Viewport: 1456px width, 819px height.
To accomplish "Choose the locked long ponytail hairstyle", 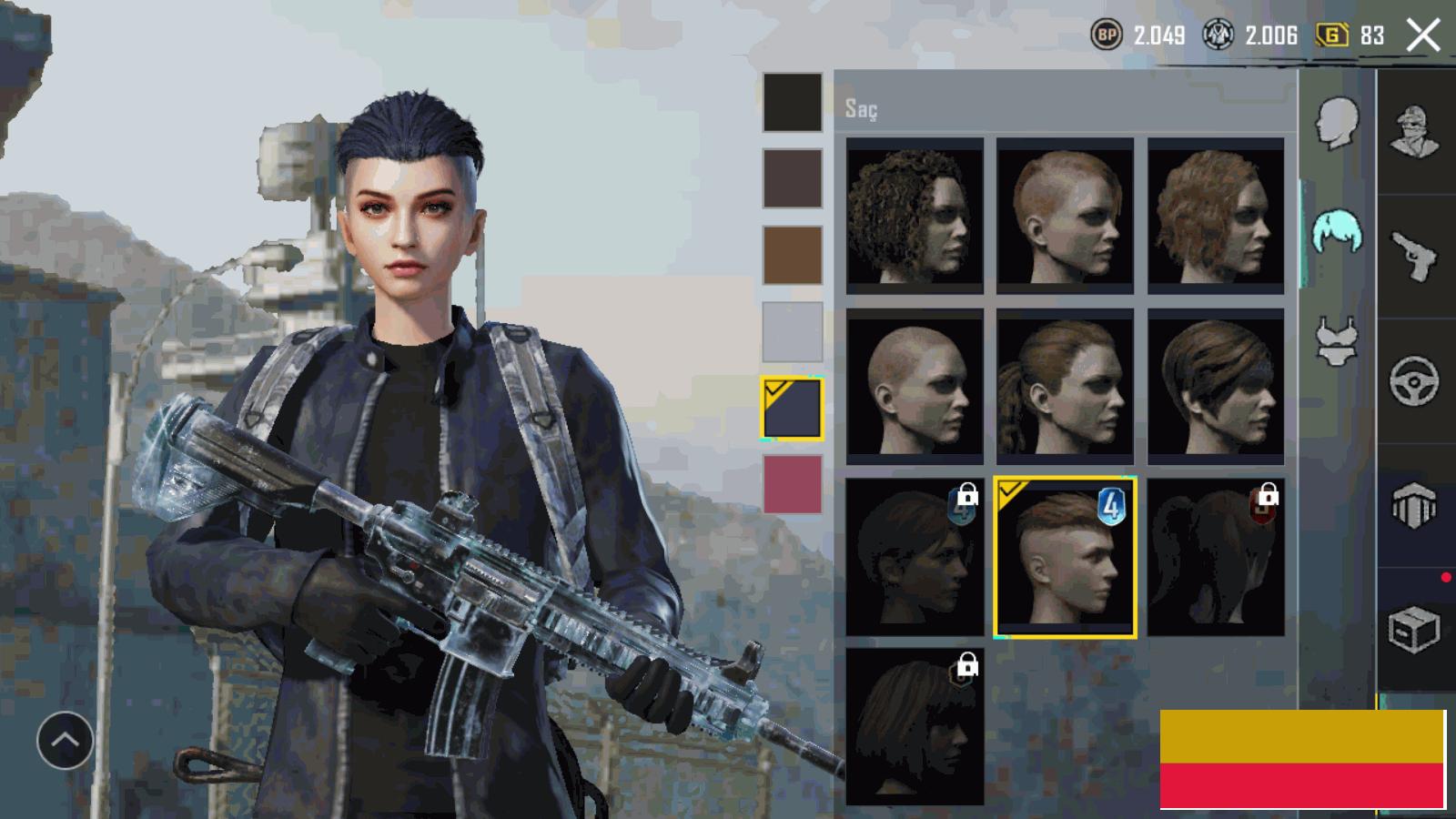I will pyautogui.click(x=1216, y=556).
